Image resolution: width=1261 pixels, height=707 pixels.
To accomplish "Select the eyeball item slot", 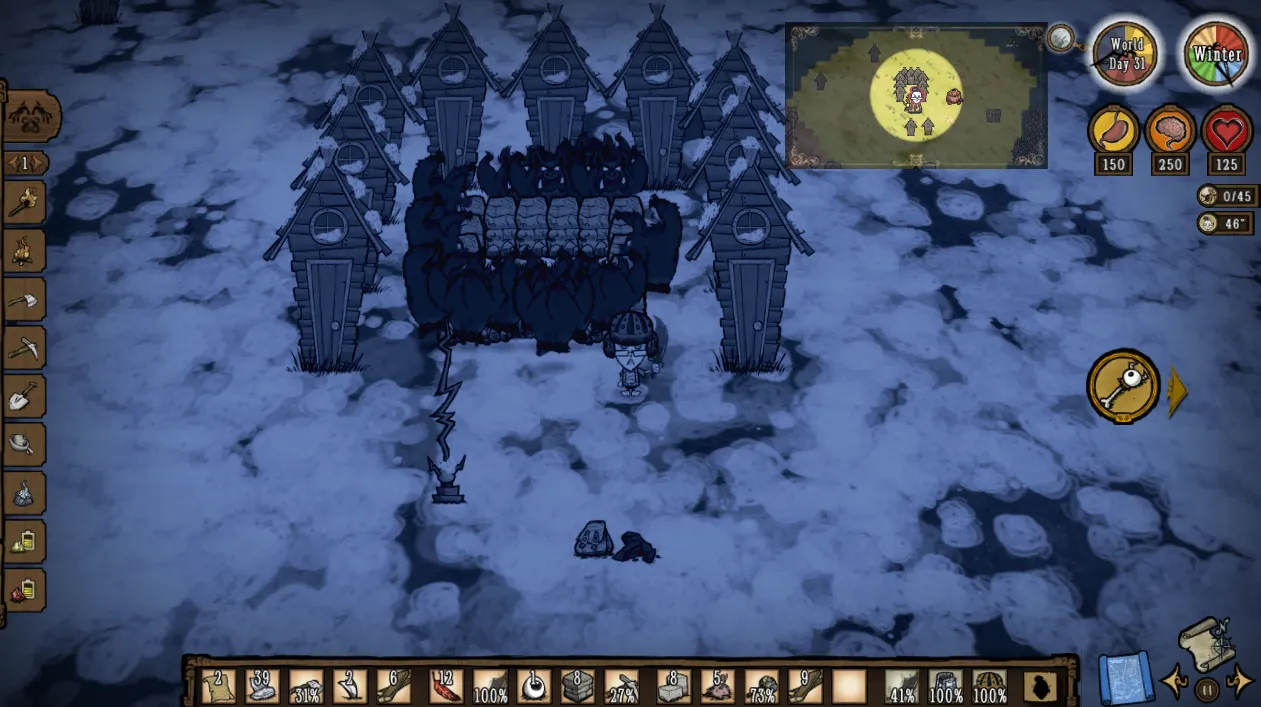I will point(534,686).
